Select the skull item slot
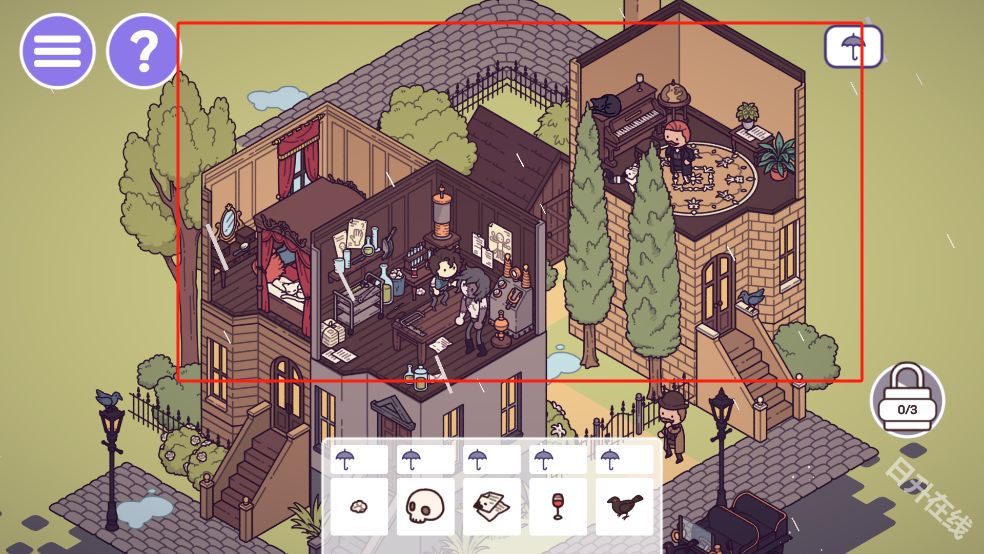This screenshot has height=554, width=984. pyautogui.click(x=425, y=506)
